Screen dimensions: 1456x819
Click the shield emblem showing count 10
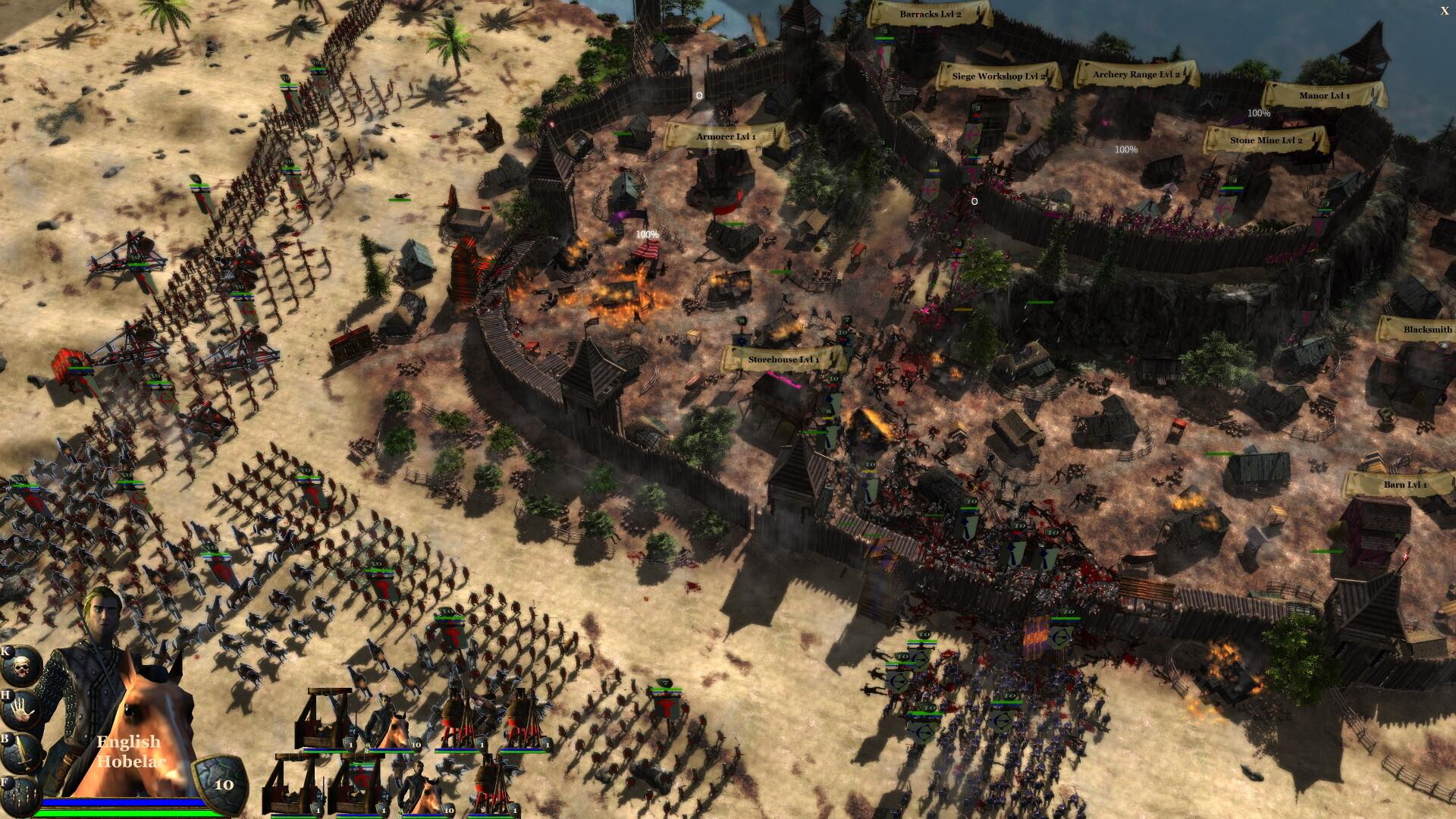218,781
